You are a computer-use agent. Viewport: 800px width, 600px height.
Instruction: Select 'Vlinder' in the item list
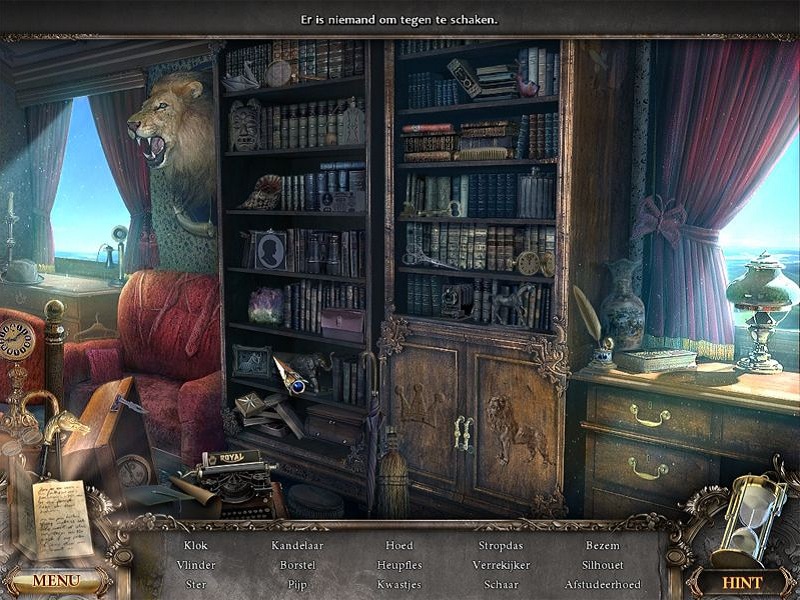click(196, 565)
